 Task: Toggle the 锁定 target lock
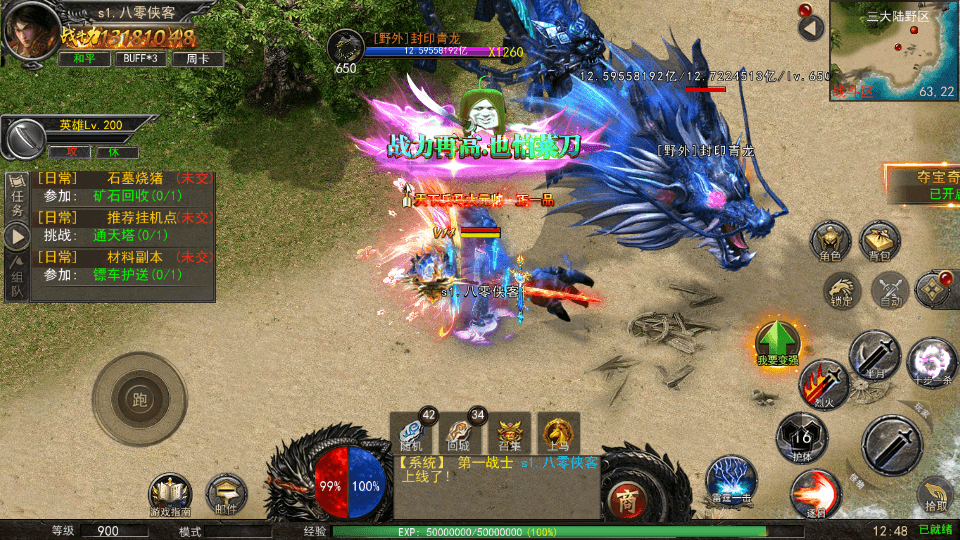(x=841, y=290)
